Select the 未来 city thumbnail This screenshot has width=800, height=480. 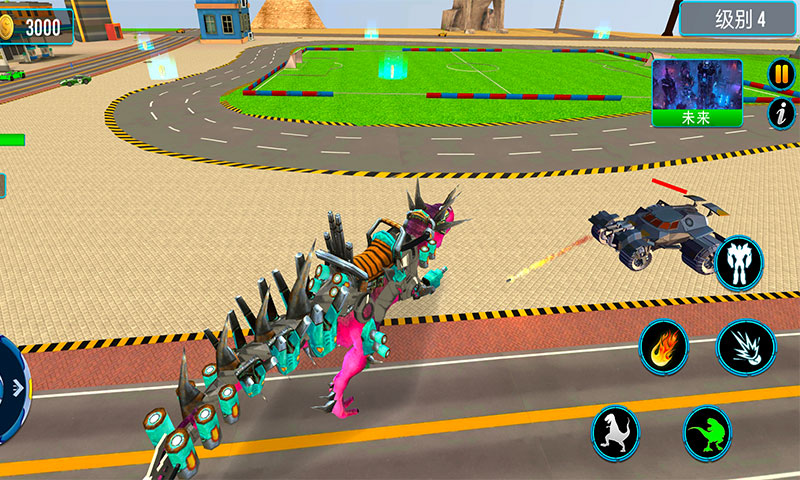tap(697, 92)
